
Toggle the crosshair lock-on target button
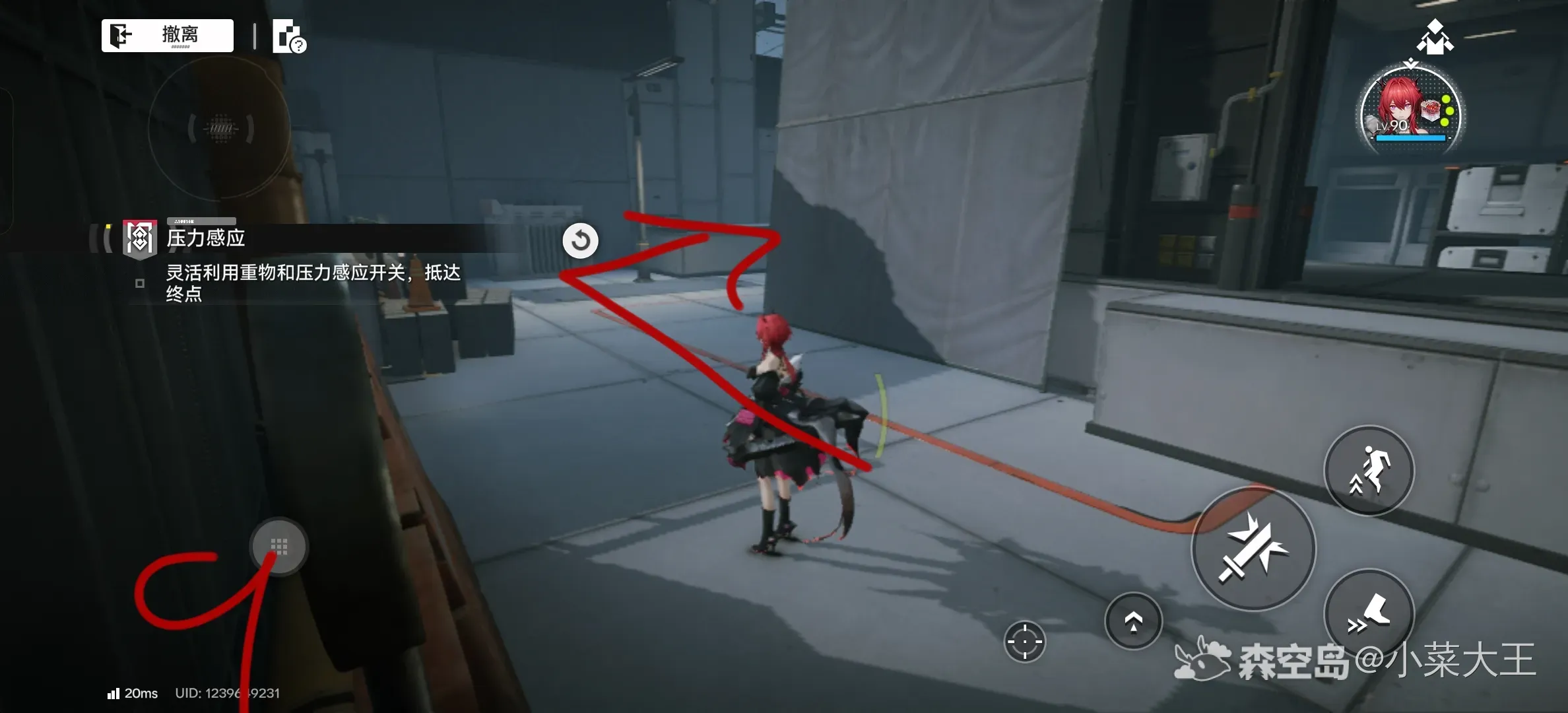pos(1024,641)
